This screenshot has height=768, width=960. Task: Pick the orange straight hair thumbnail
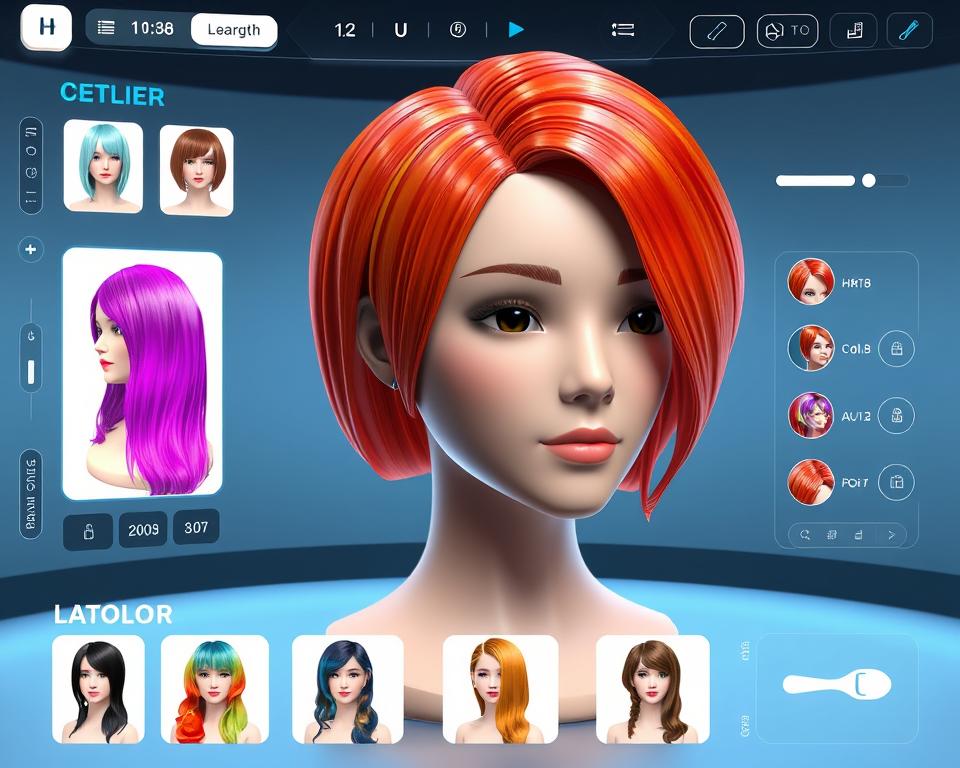point(500,689)
